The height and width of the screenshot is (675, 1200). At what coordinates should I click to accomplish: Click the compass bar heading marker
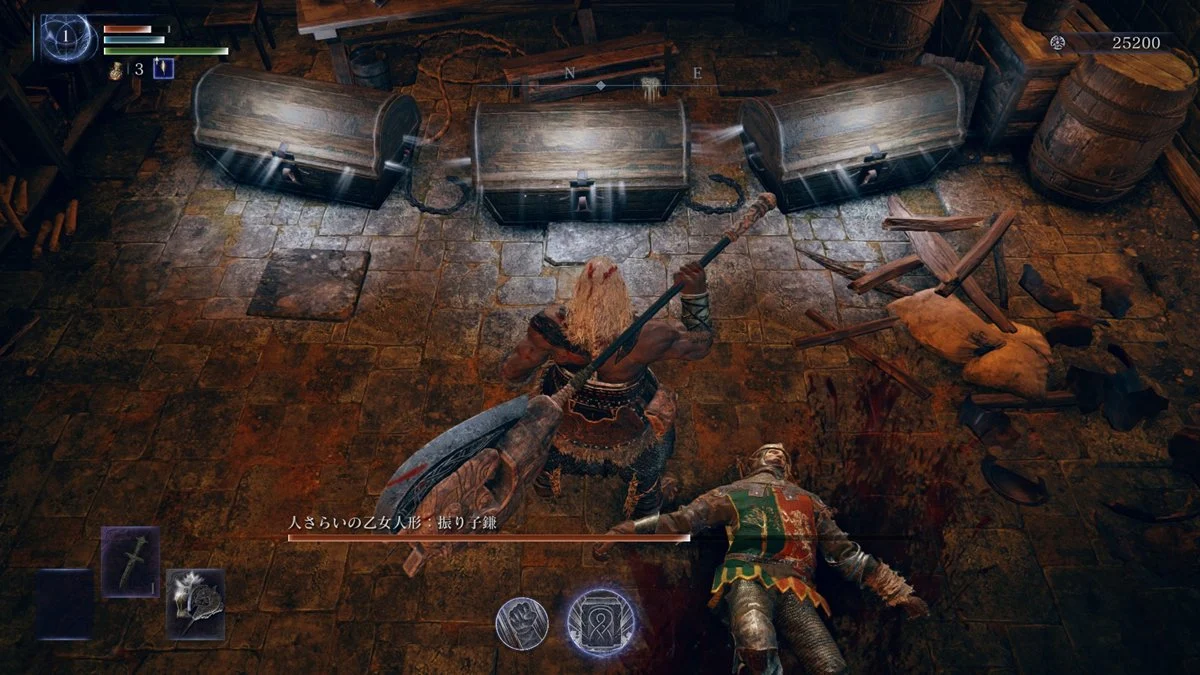pos(600,86)
